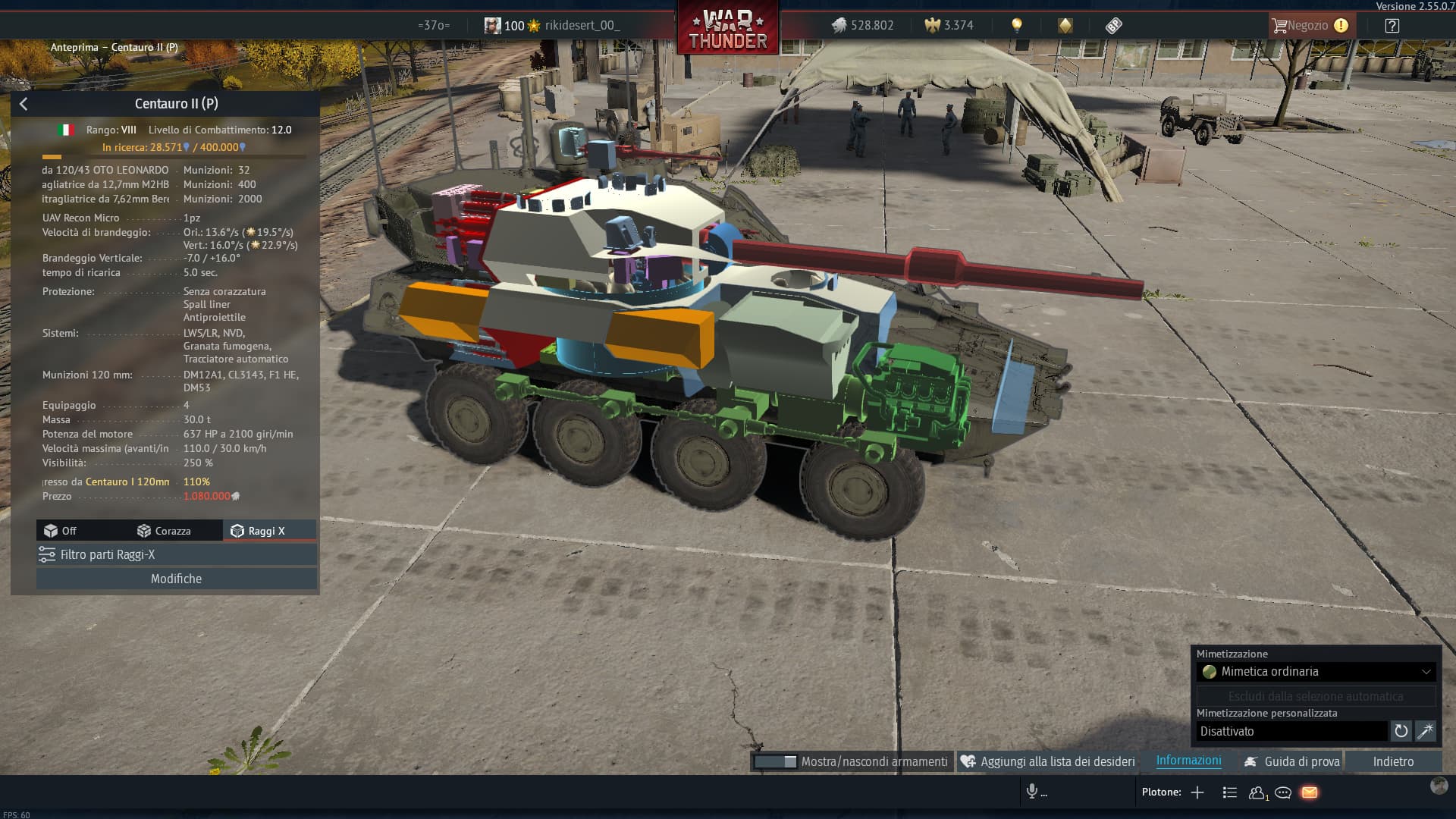Add vehicle to wishlist via Aggiungi alla lista dei desideri
Screen dimensions: 1456x819
click(1049, 761)
